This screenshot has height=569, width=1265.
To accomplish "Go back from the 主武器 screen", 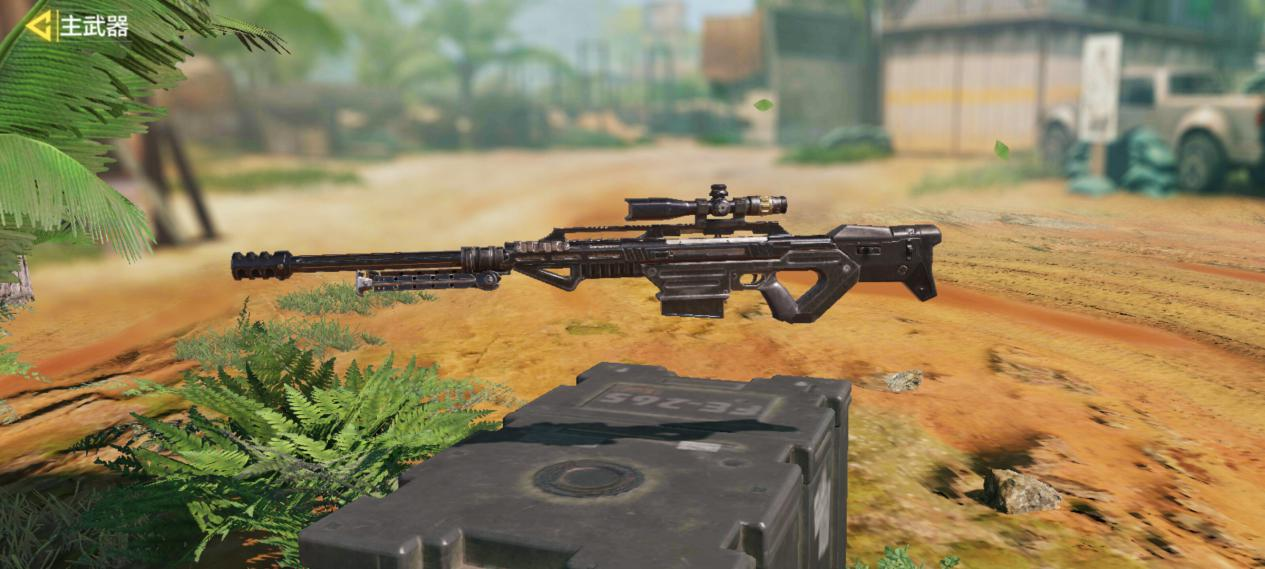I will pos(40,26).
